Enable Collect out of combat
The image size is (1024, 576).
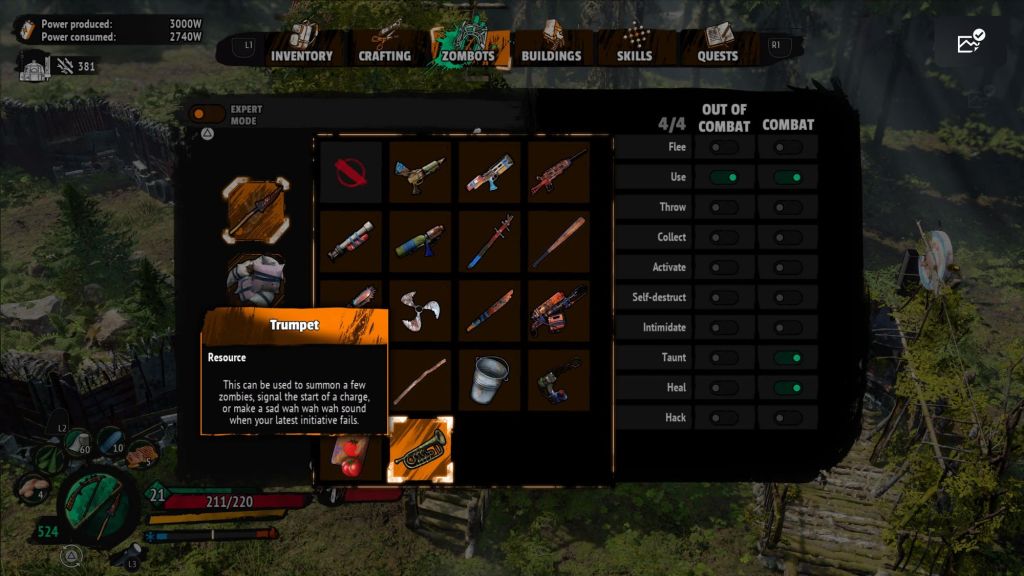724,237
